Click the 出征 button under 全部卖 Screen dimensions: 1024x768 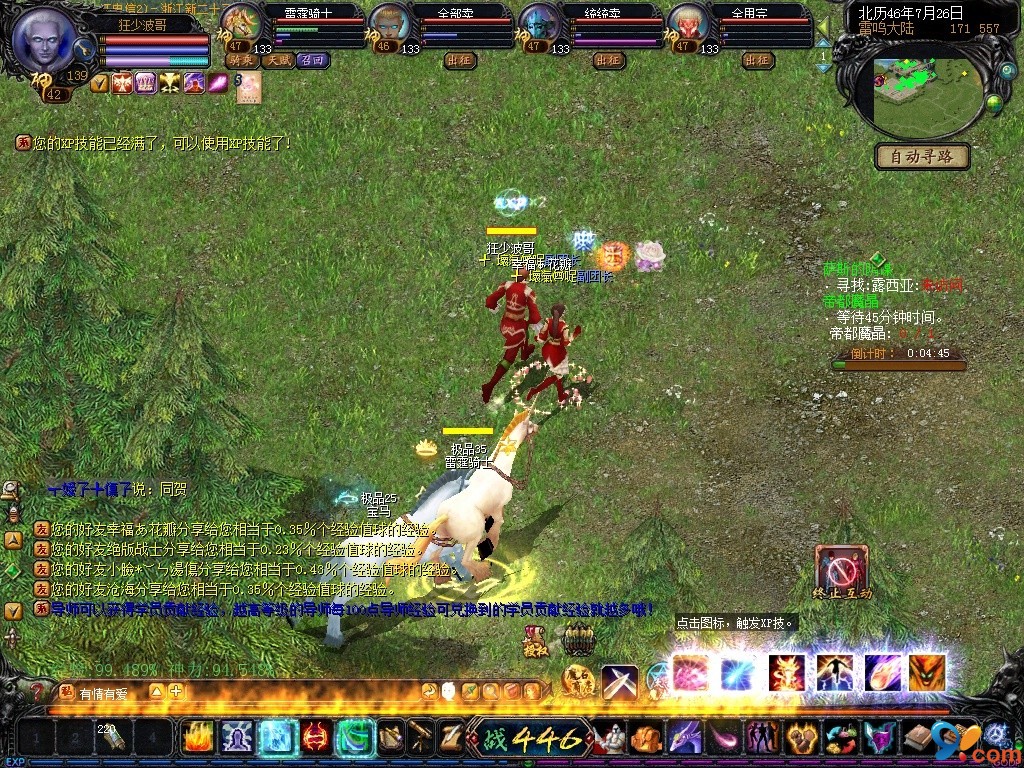pos(459,60)
